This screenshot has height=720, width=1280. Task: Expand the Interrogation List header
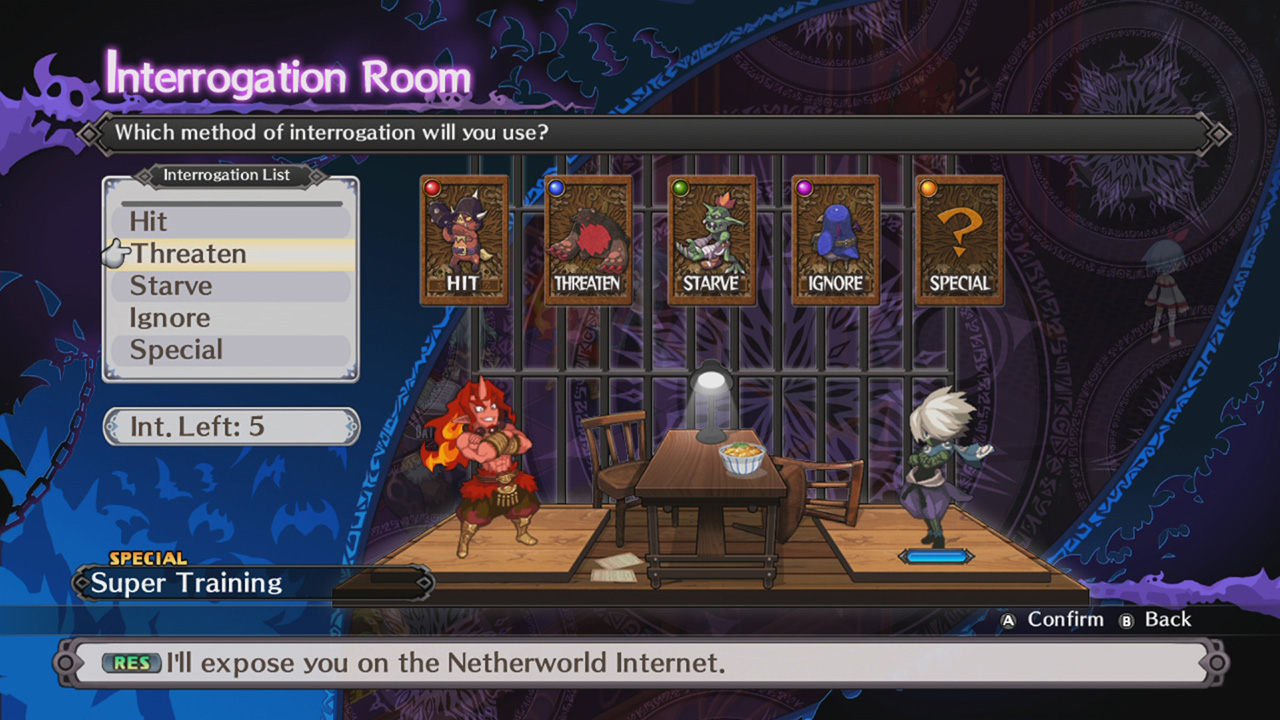click(x=228, y=175)
